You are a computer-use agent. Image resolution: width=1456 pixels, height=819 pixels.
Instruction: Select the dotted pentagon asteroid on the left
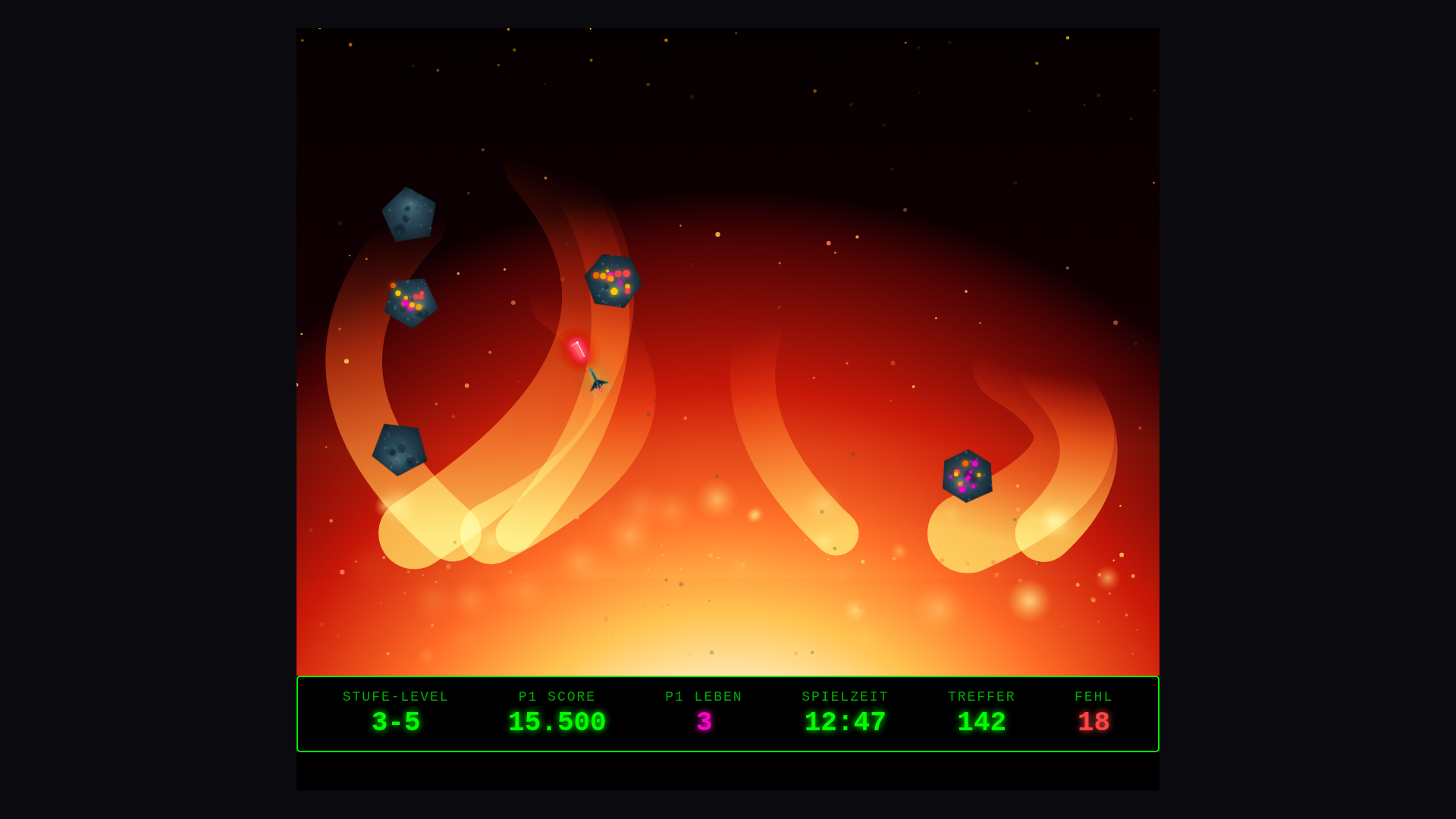click(413, 302)
